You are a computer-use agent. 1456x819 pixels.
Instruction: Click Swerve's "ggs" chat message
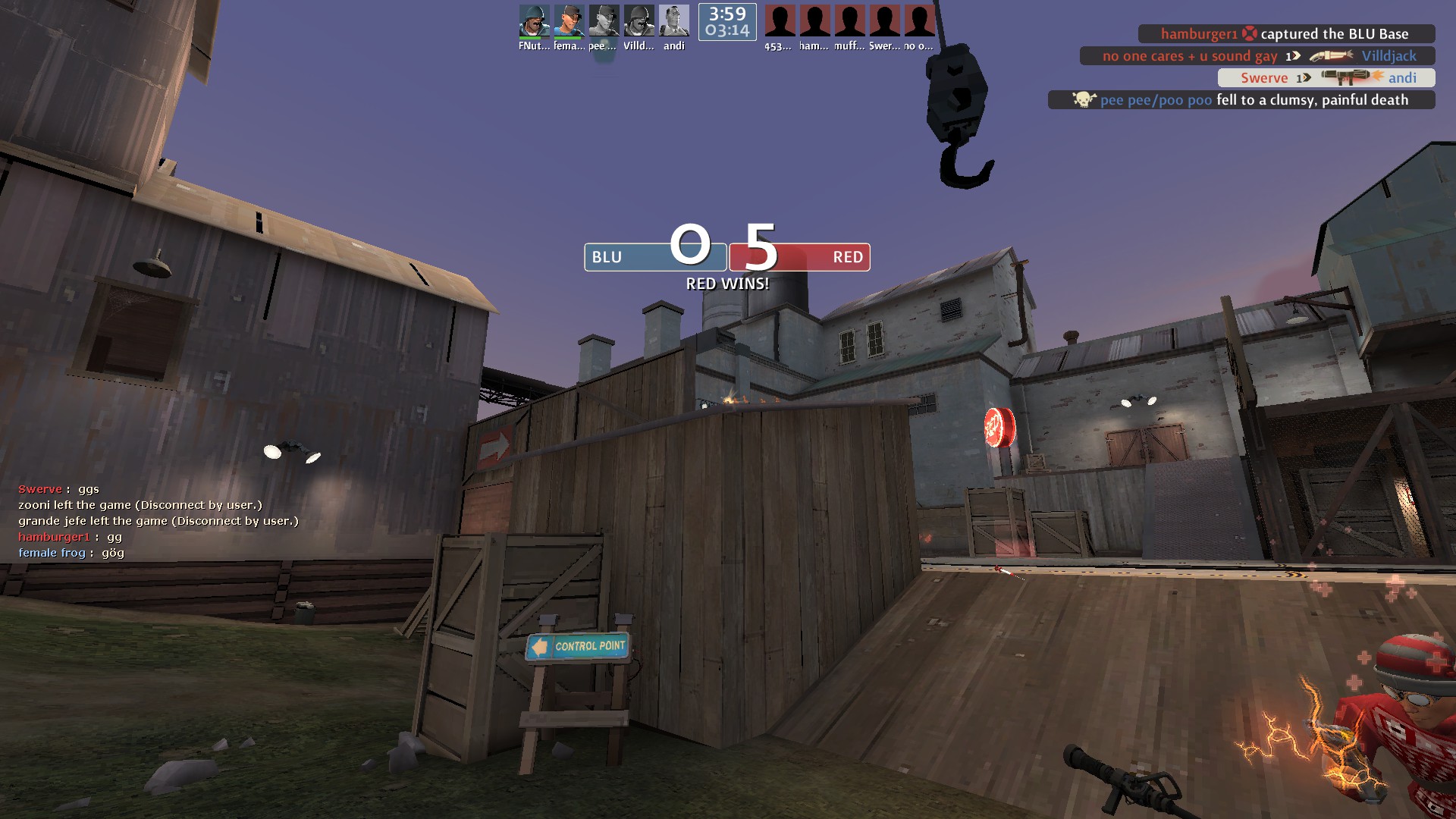tap(59, 490)
